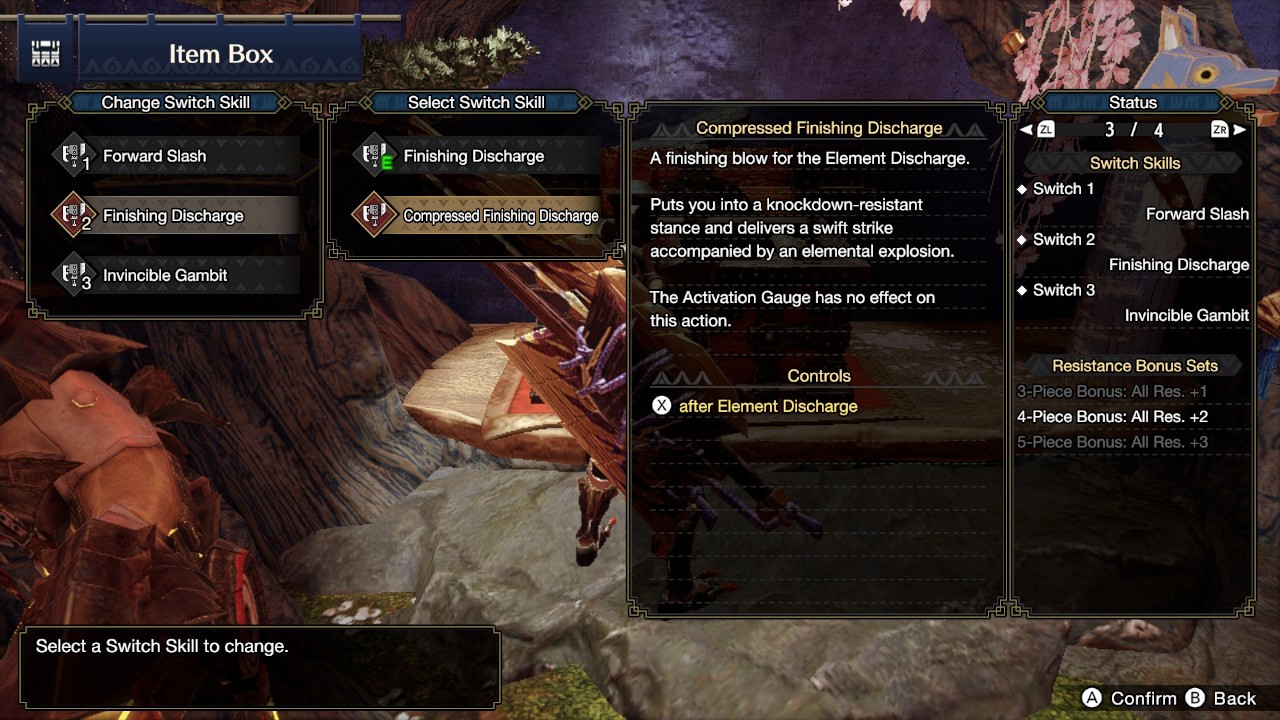Select Forward Slash switch skill entry
This screenshot has width=1280, height=720.
(175, 156)
